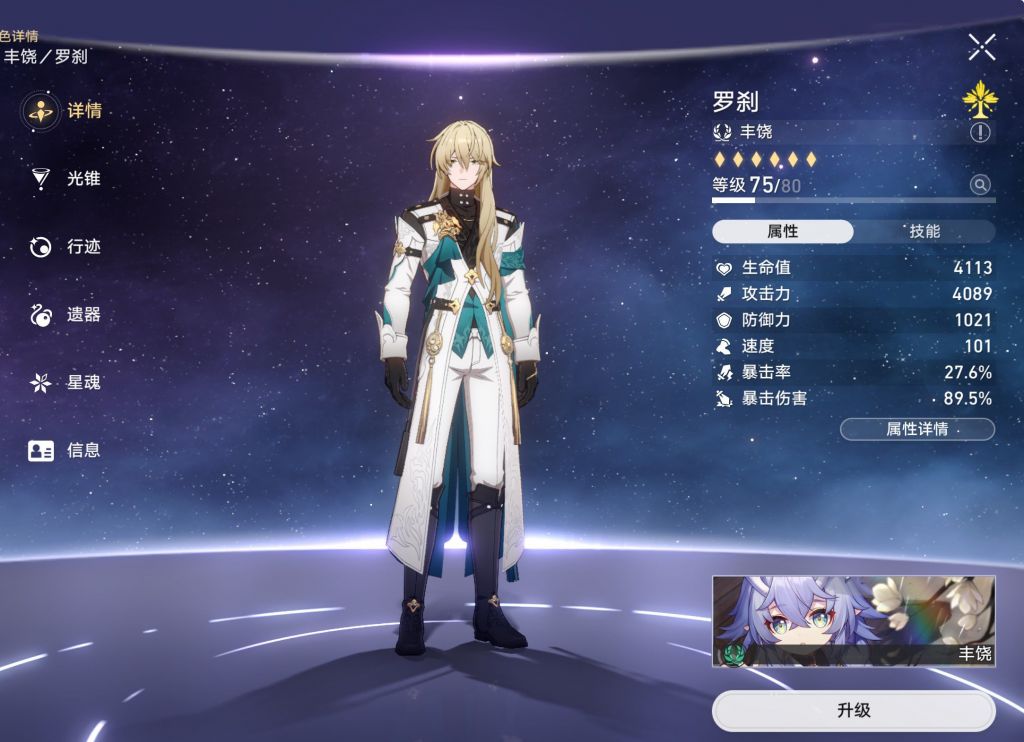Click the magnifier icon next to level
The image size is (1024, 742).
pos(980,185)
